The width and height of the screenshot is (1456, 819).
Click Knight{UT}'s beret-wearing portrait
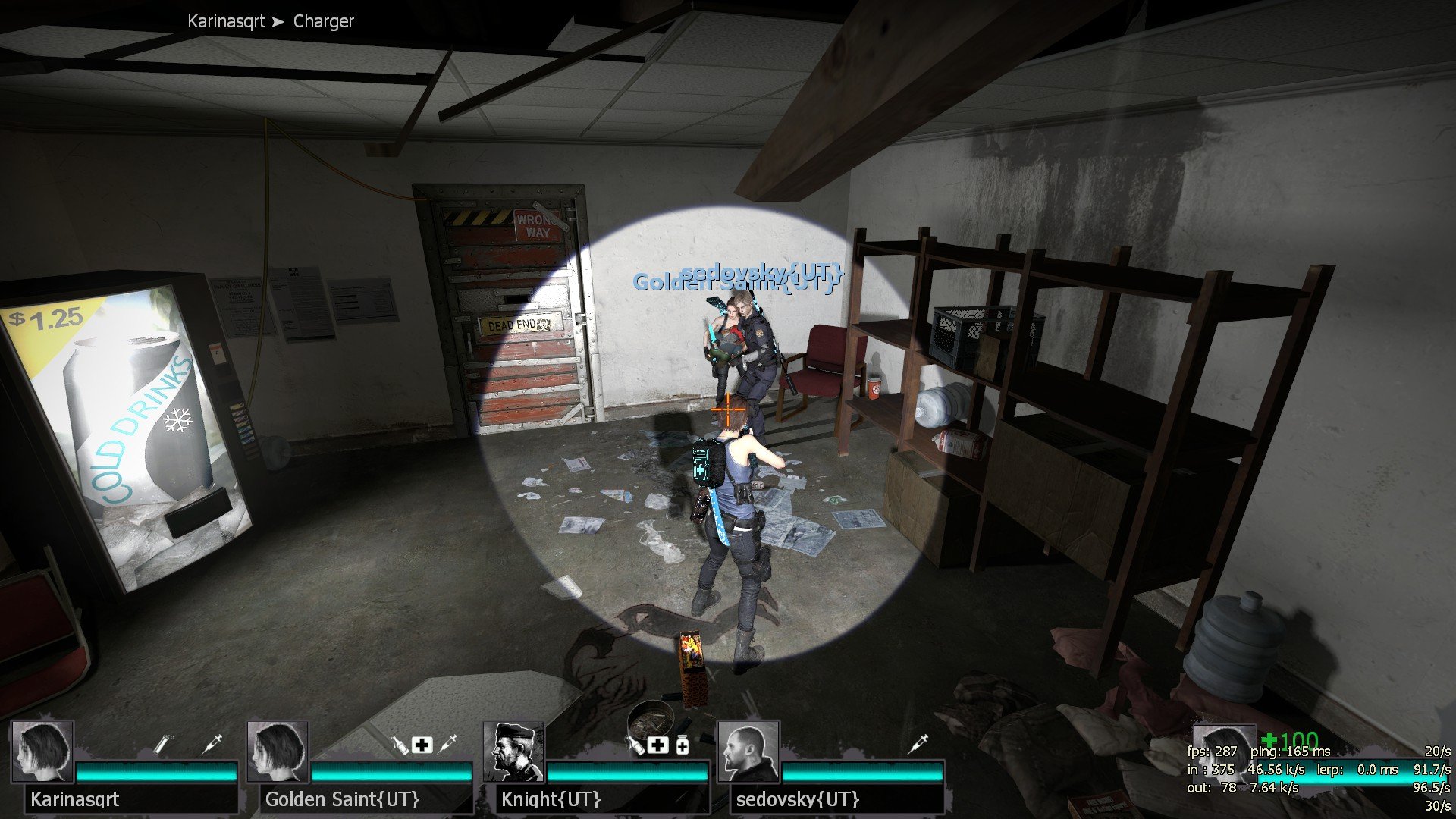513,752
